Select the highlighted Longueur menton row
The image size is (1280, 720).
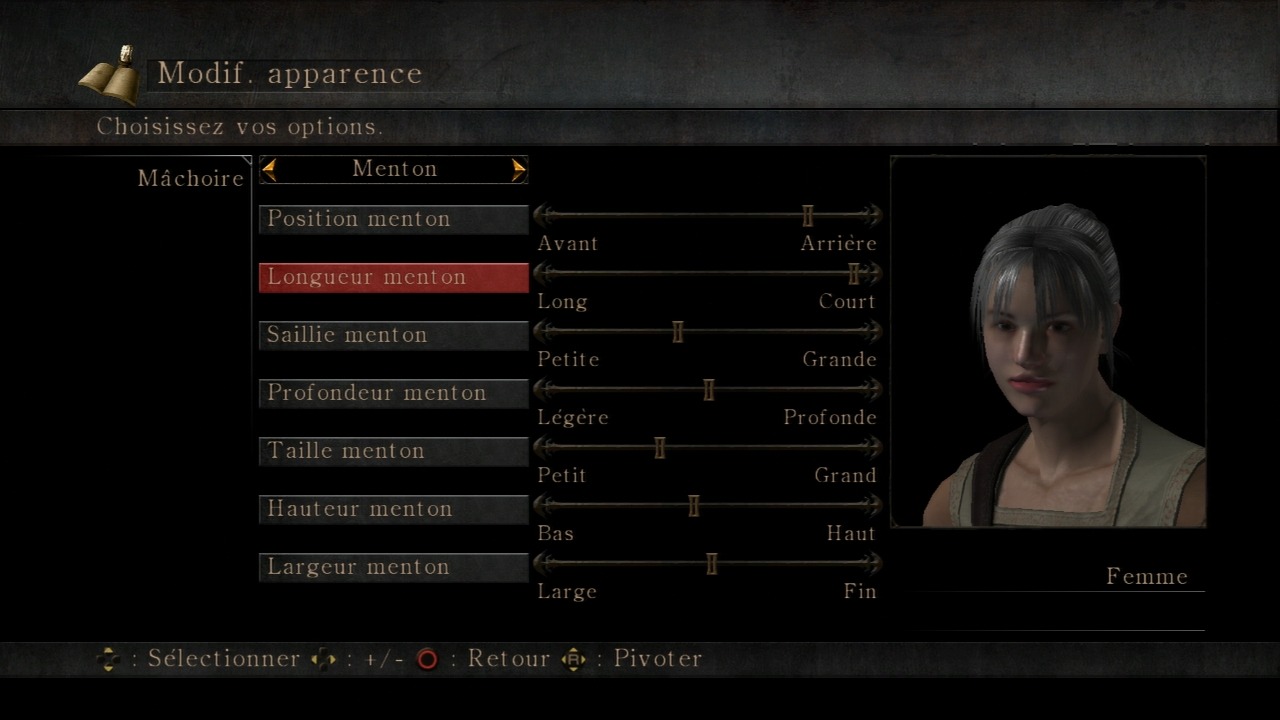[393, 277]
